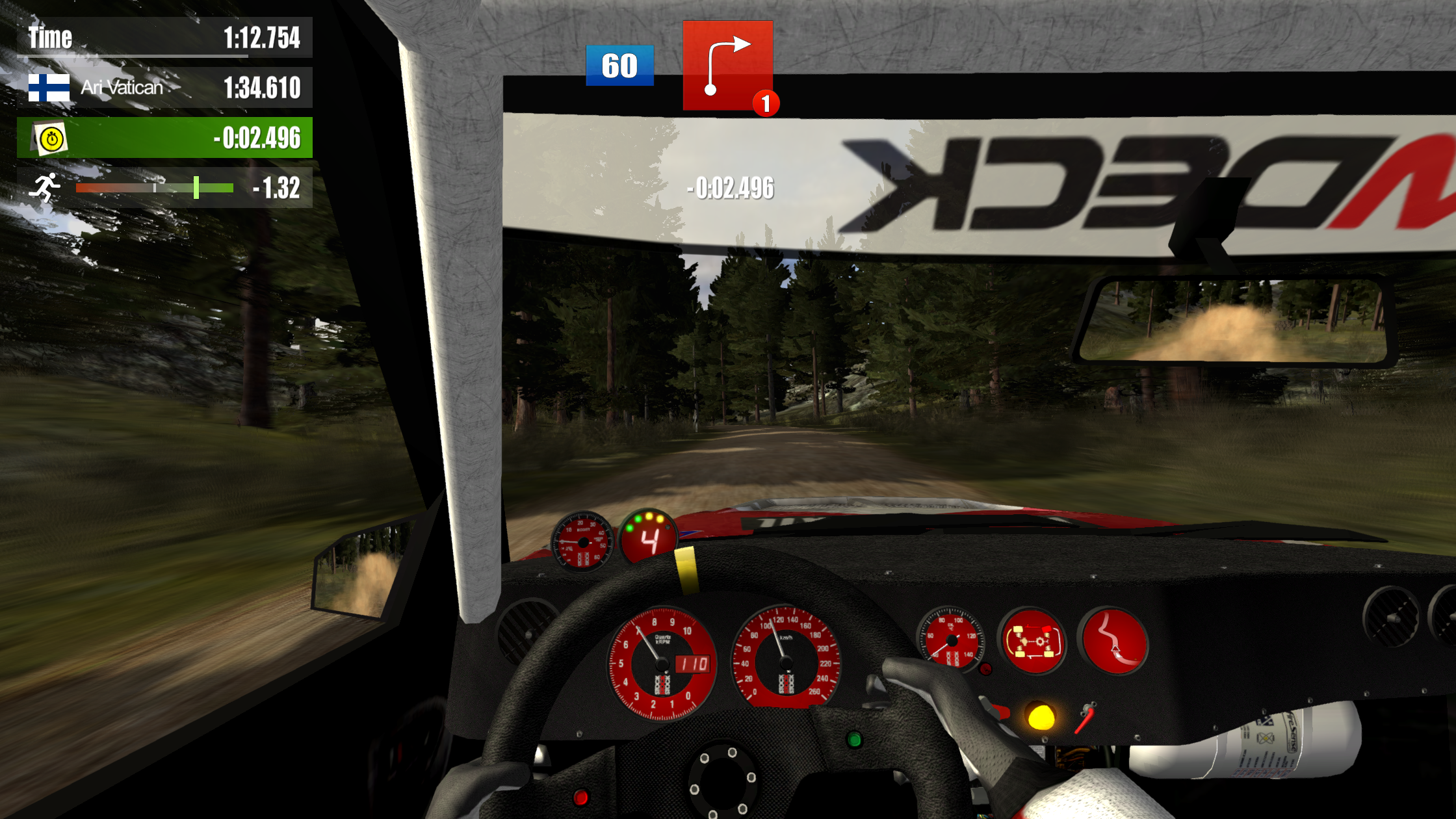Click the red right-turn pace note icon
Screen dimensions: 1456x819
point(727,65)
